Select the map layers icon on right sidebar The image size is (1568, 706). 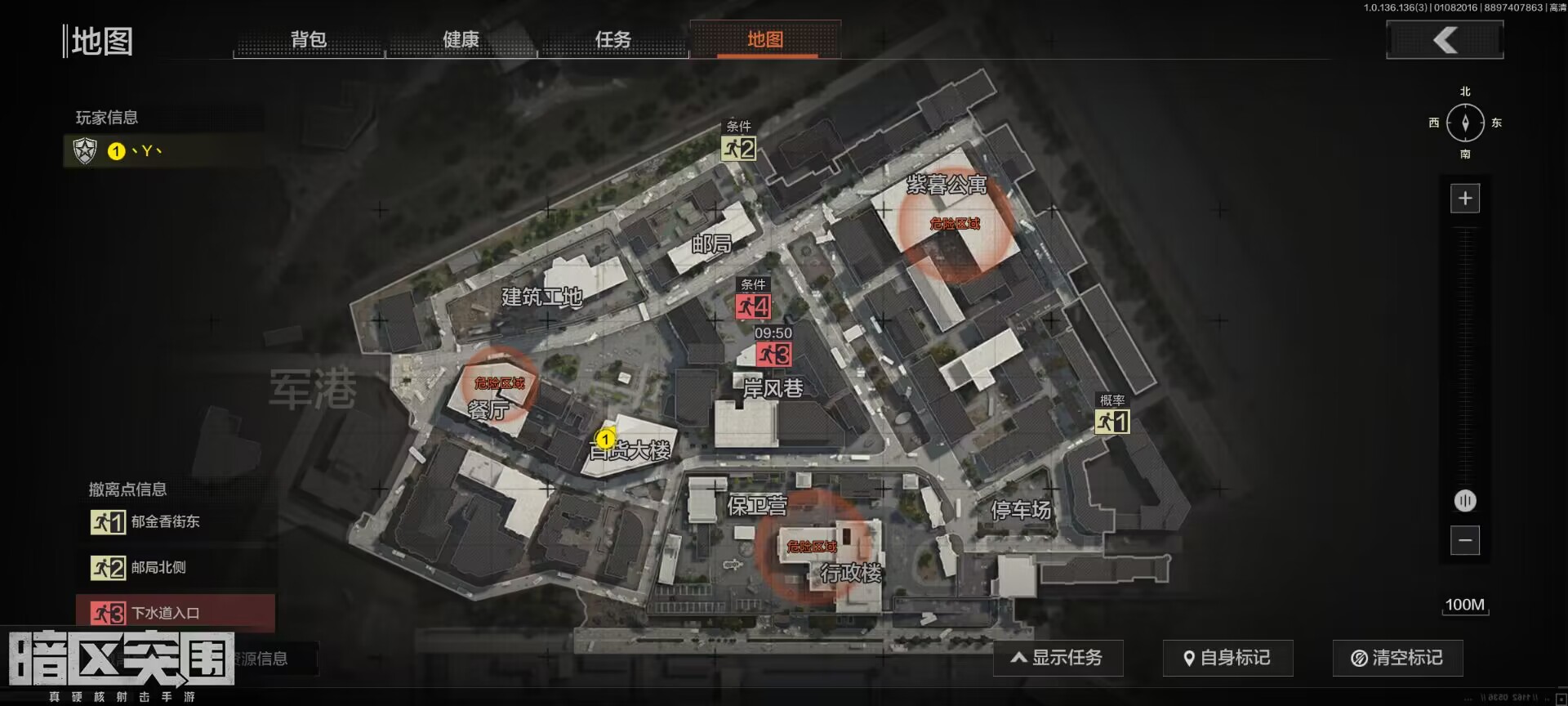[1465, 501]
